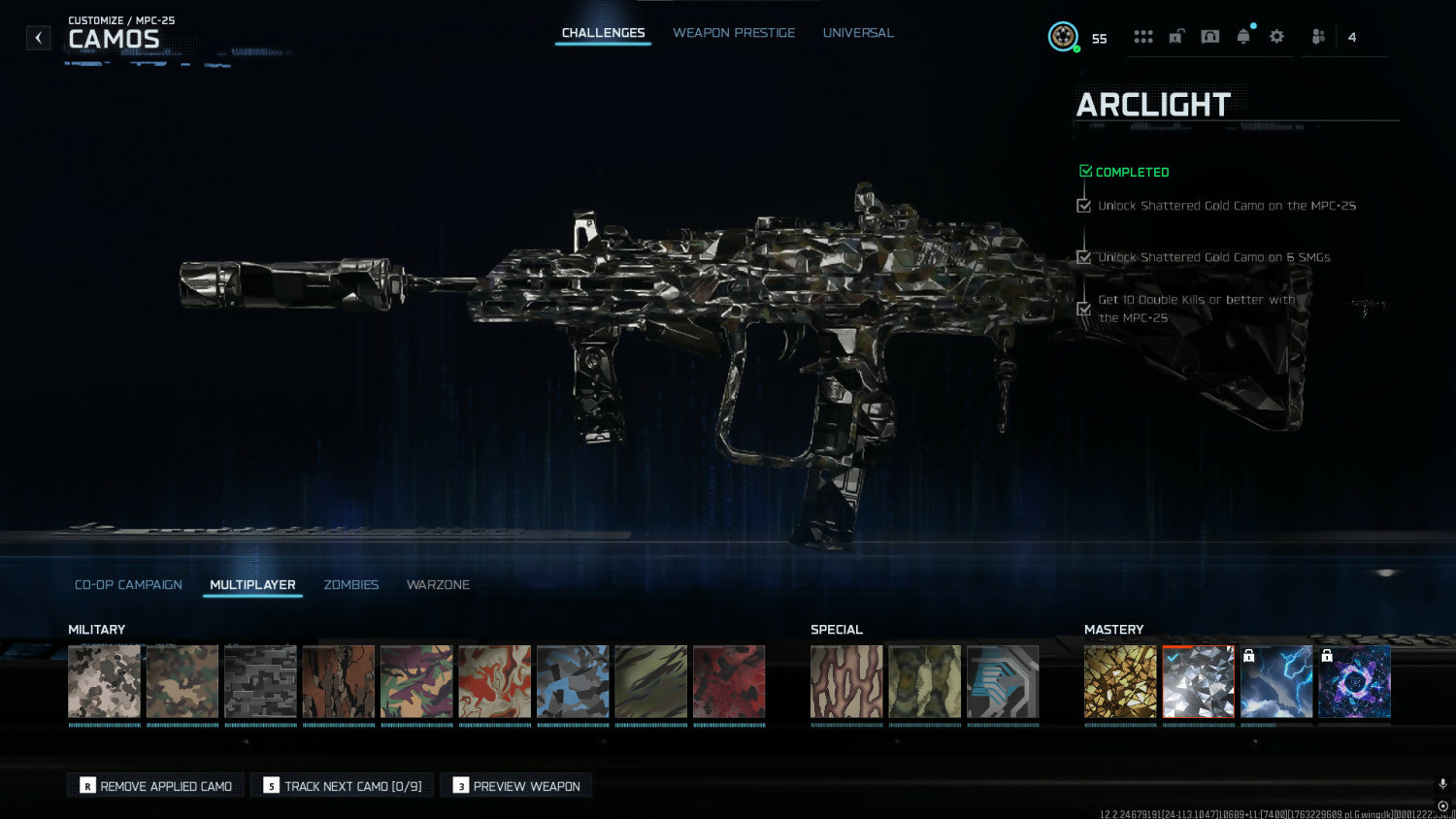The image size is (1456, 819).
Task: Go back using the arrow button
Action: [38, 38]
